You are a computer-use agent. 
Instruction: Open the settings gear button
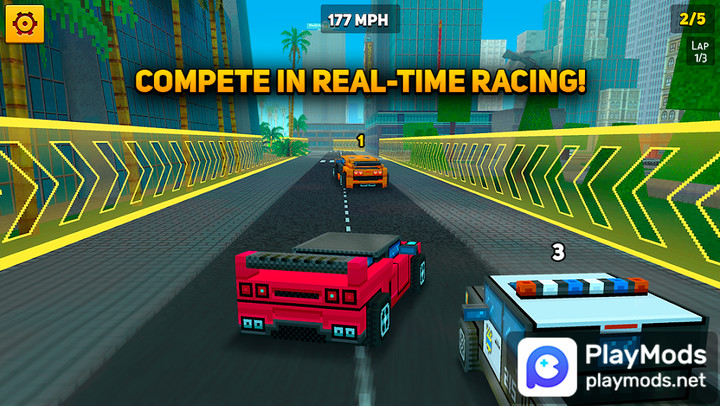(x=24, y=23)
